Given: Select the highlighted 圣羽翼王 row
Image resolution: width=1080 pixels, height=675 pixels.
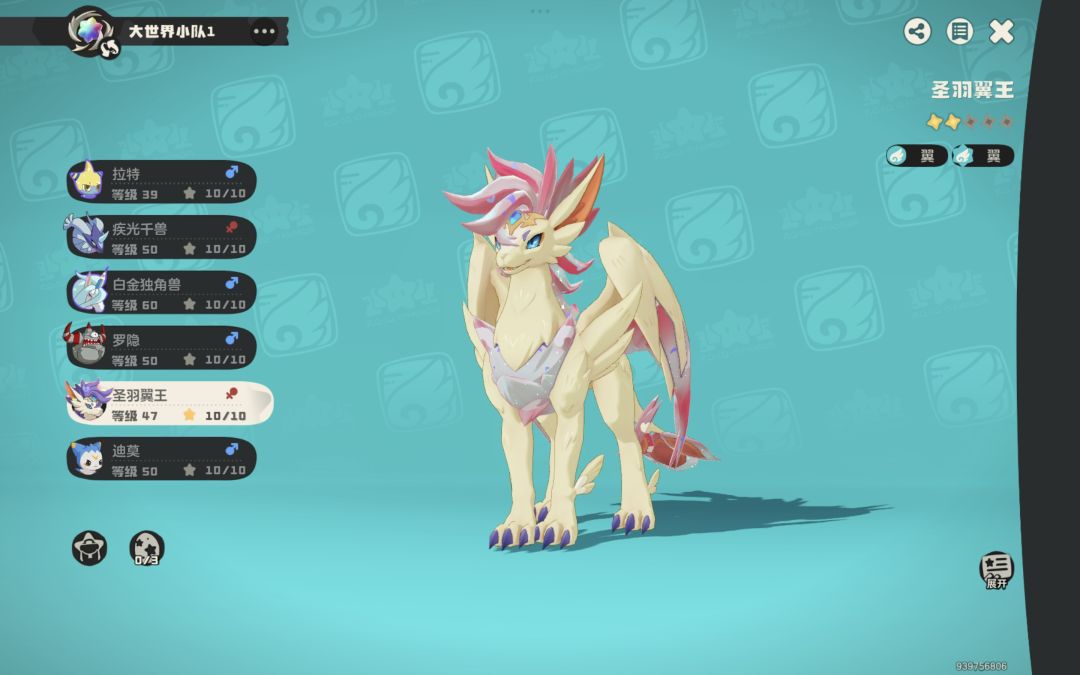Looking at the screenshot, I should click(168, 403).
